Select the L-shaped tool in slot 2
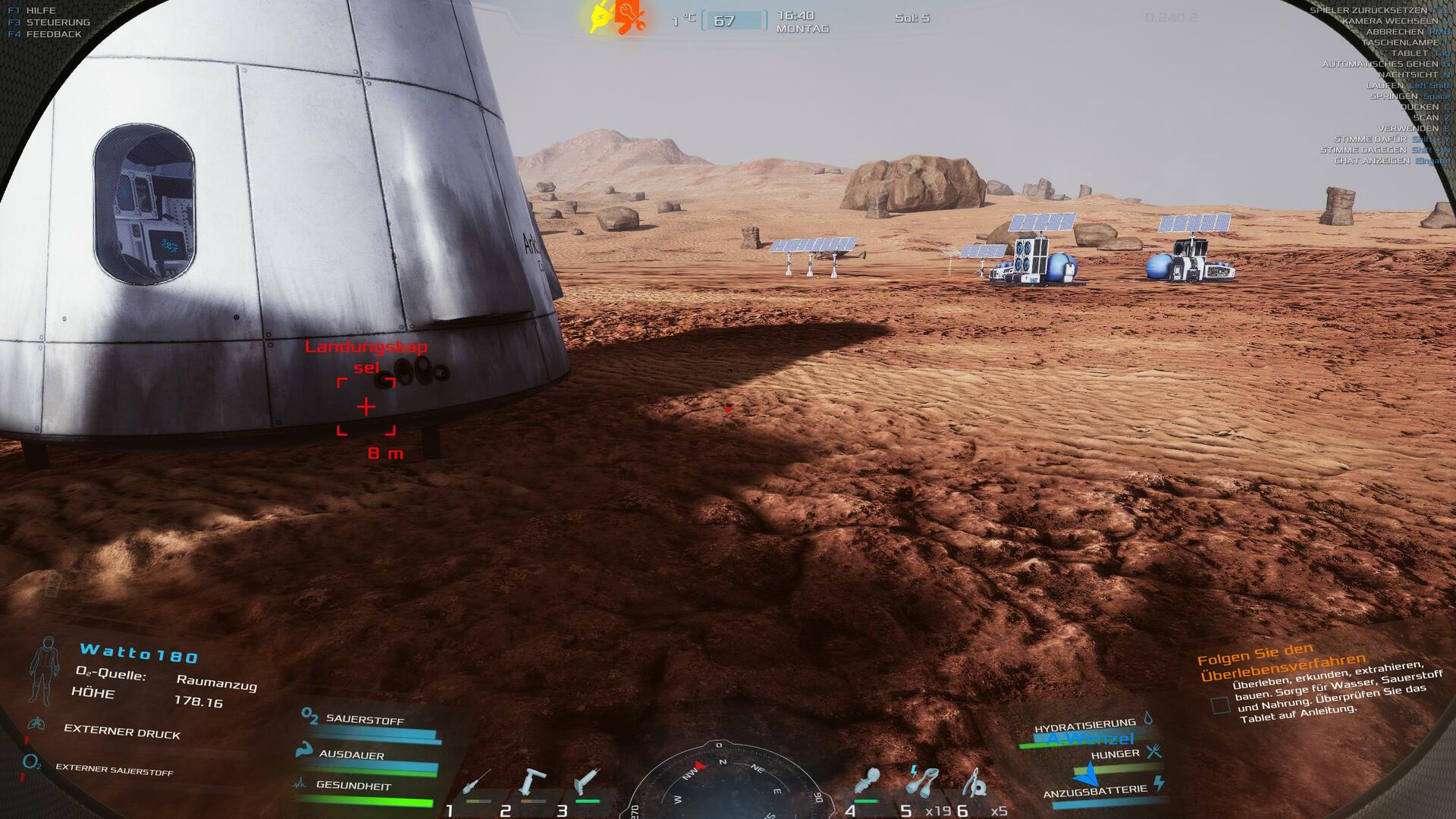The height and width of the screenshot is (819, 1456). [532, 782]
